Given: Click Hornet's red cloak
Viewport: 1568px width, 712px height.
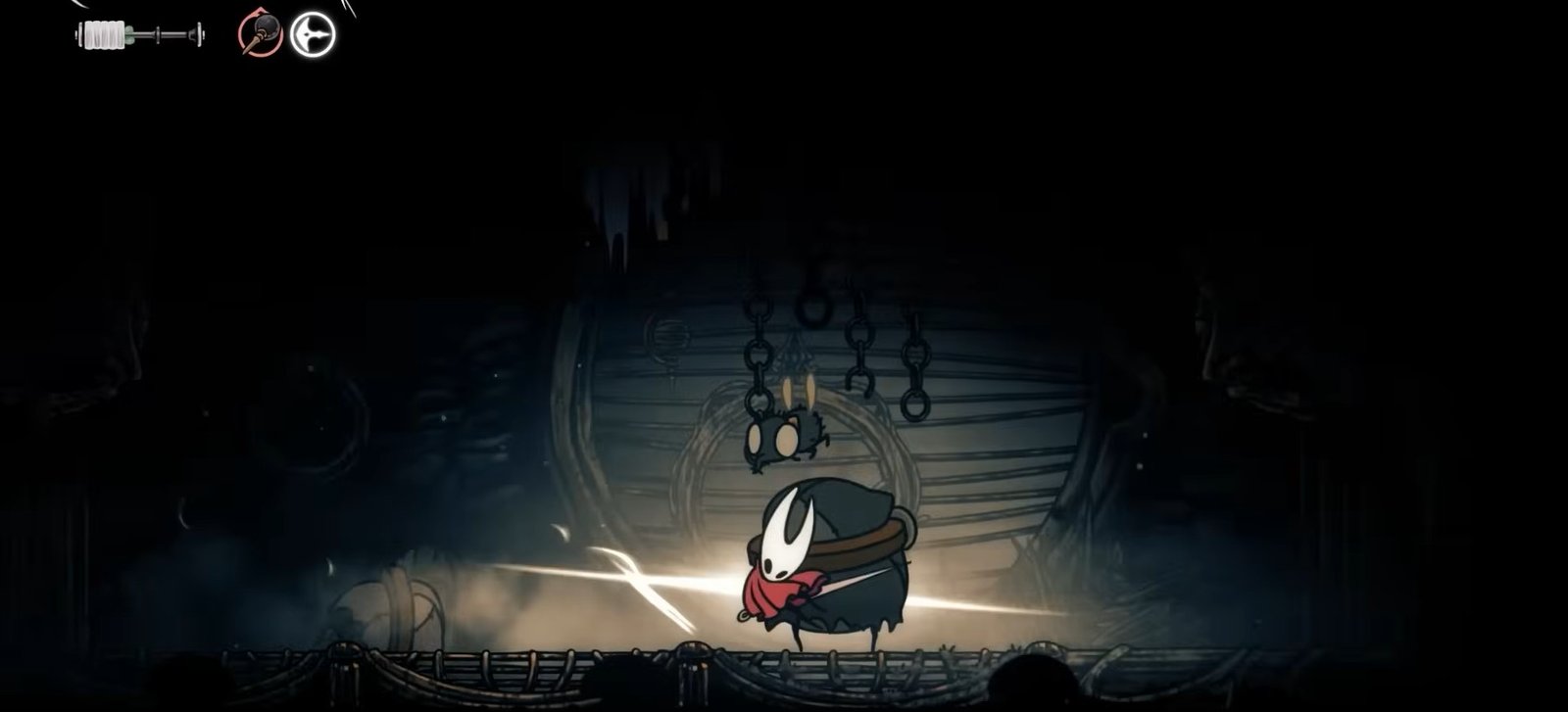Looking at the screenshot, I should pos(770,592).
